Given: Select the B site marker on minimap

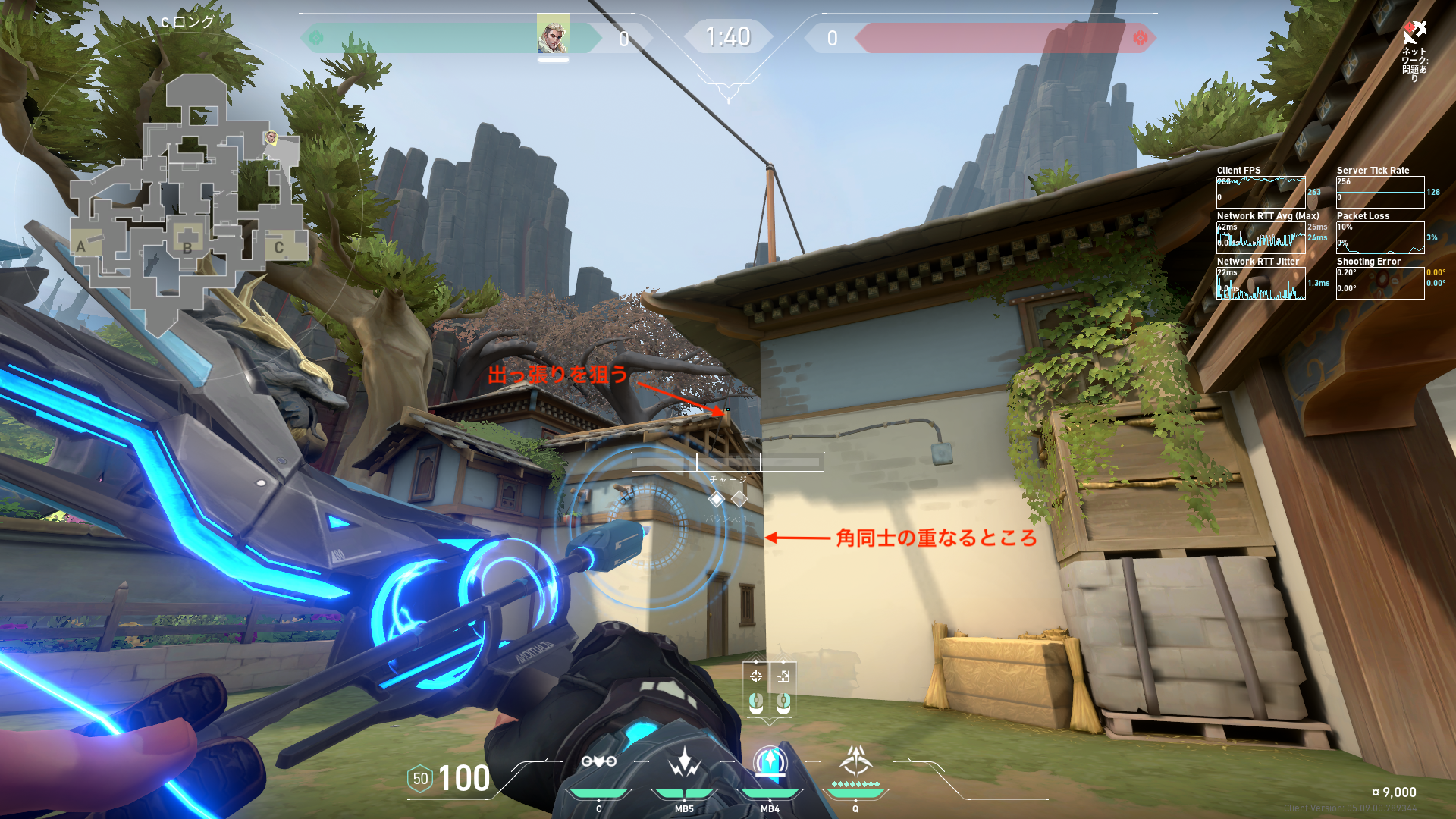Looking at the screenshot, I should point(187,246).
